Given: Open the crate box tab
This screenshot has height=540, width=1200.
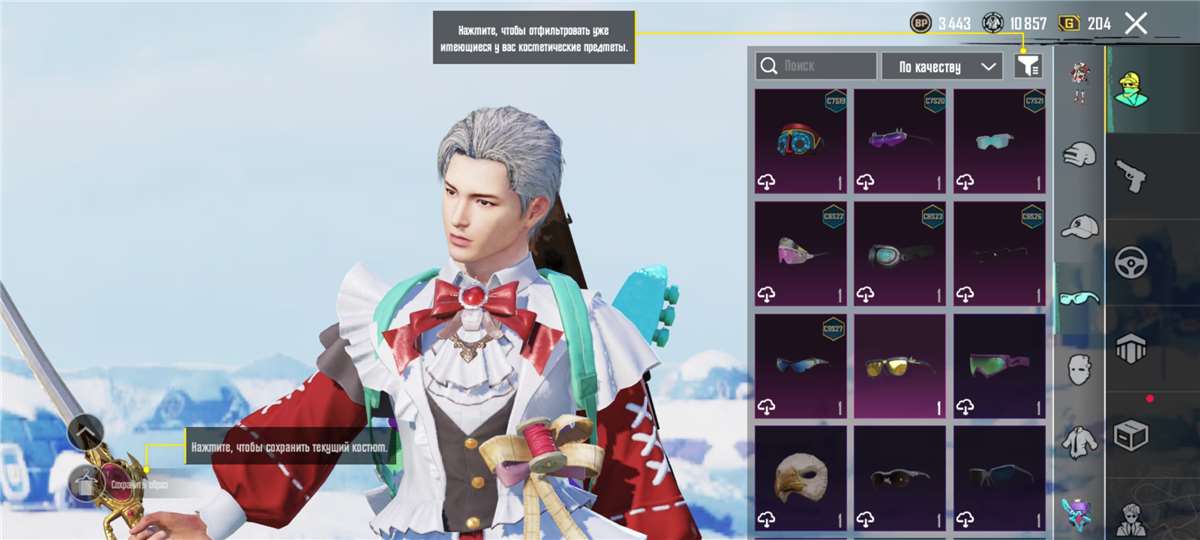Looking at the screenshot, I should click(x=1131, y=434).
